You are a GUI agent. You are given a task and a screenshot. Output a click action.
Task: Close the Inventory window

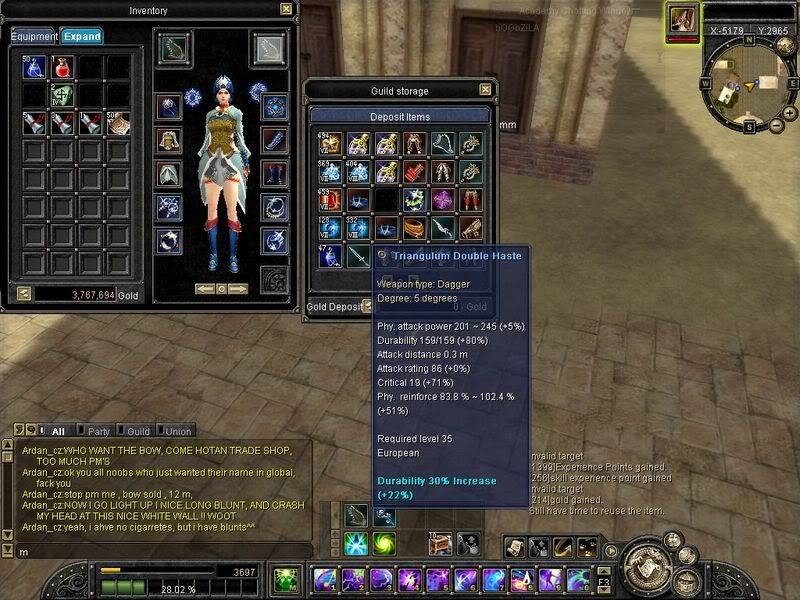click(x=287, y=9)
